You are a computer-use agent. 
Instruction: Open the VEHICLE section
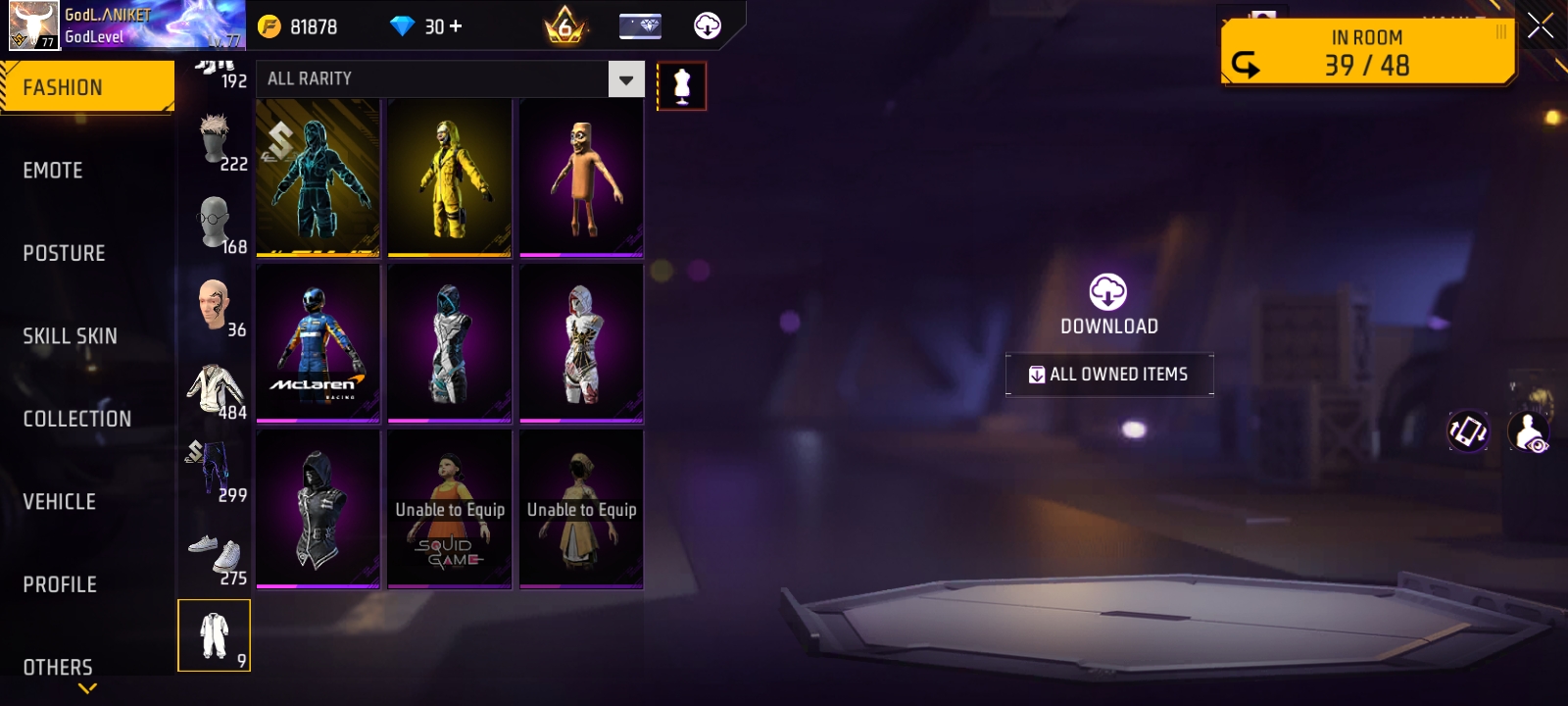point(57,501)
